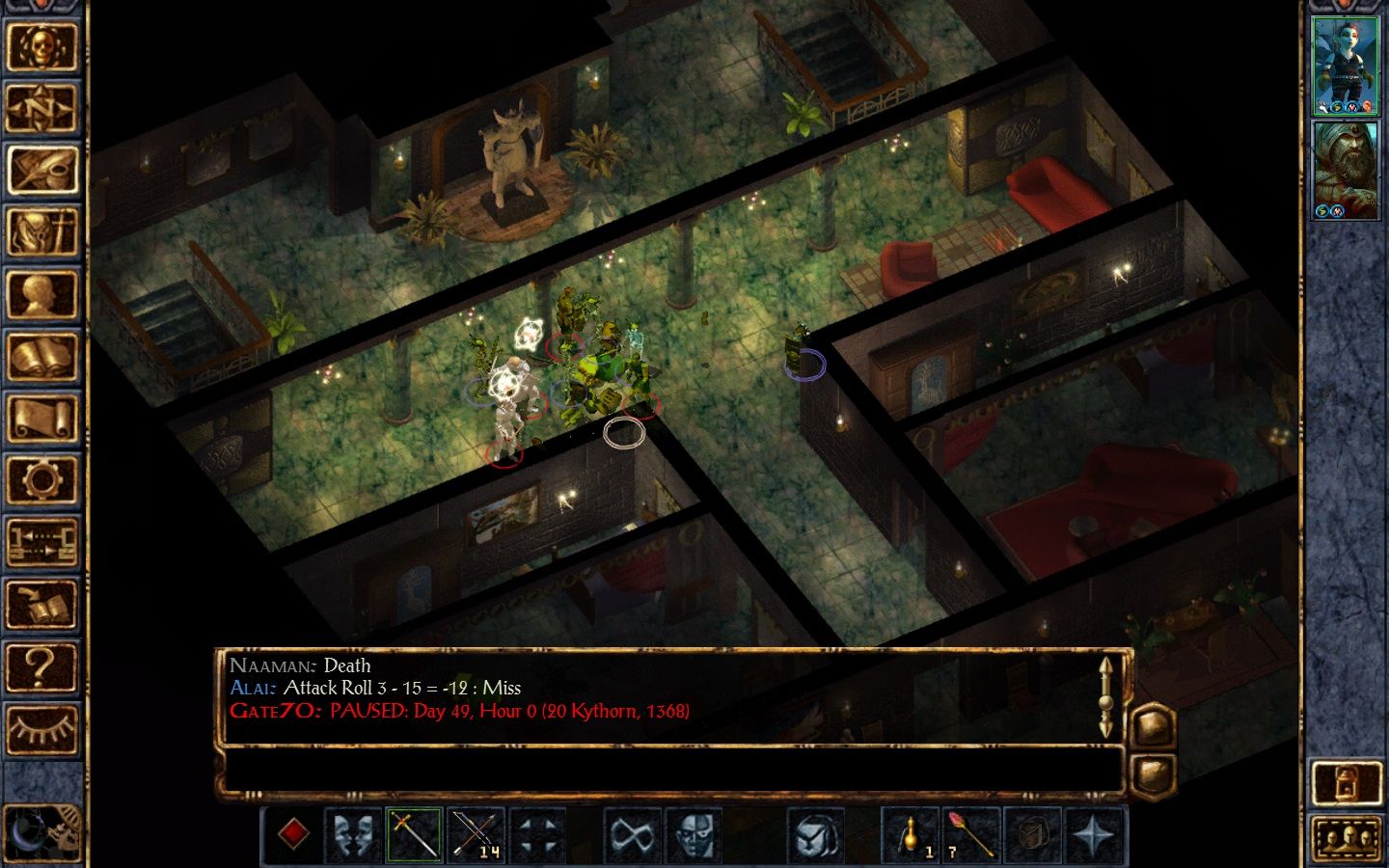The image size is (1389, 868).
Task: Open the gear options menu
Action: coord(41,480)
